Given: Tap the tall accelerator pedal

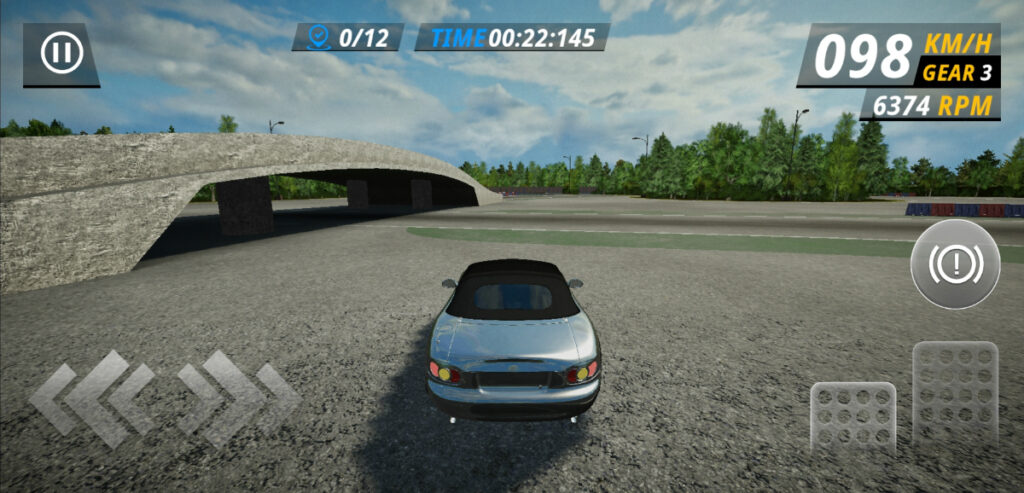Looking at the screenshot, I should click(955, 393).
